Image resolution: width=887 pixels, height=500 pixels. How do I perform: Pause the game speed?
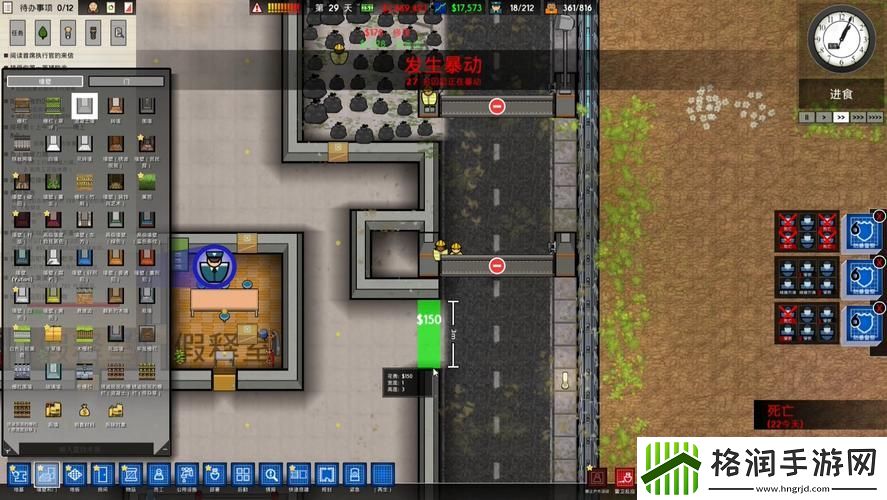(806, 117)
